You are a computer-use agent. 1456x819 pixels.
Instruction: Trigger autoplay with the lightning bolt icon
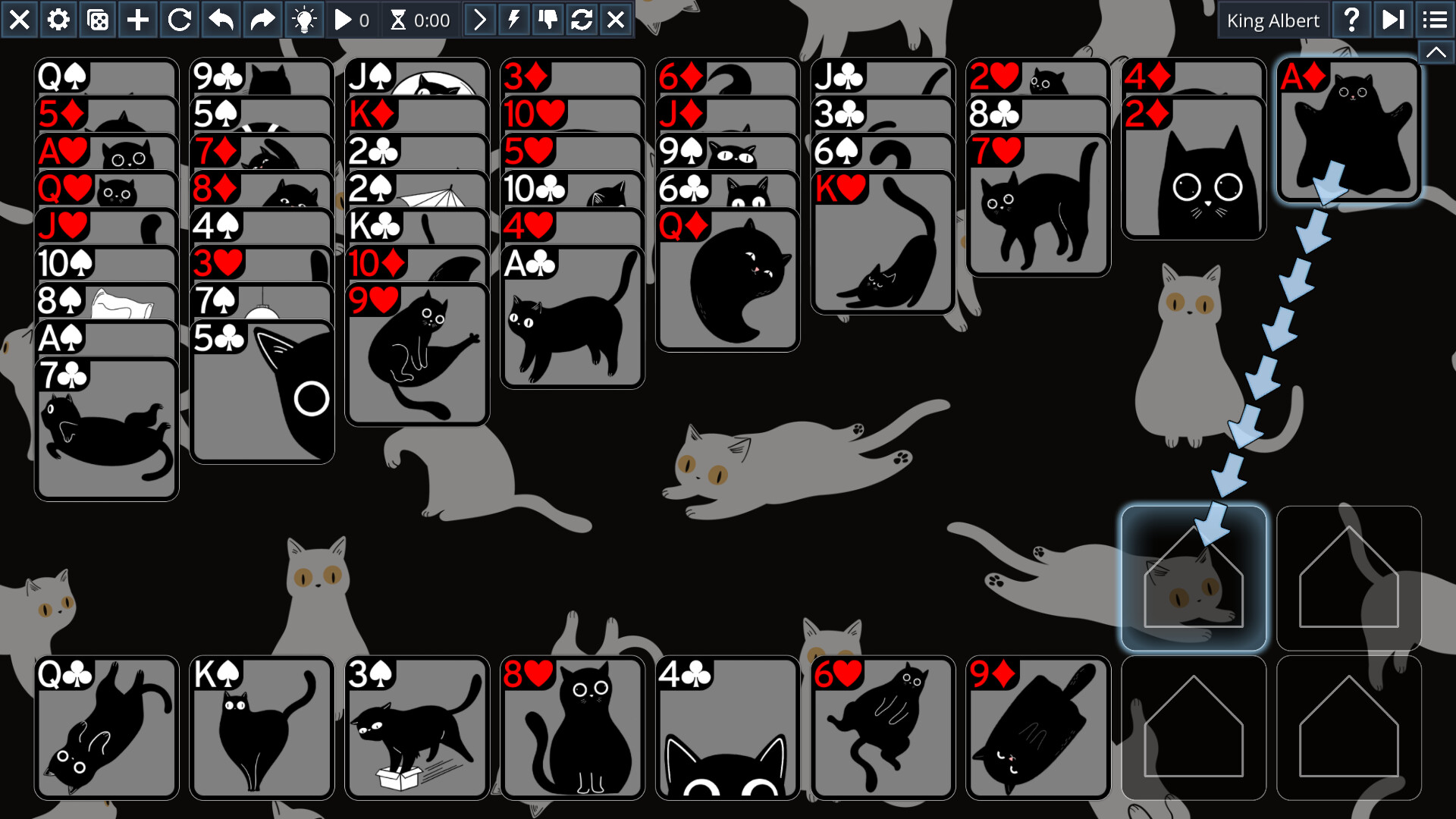click(514, 20)
